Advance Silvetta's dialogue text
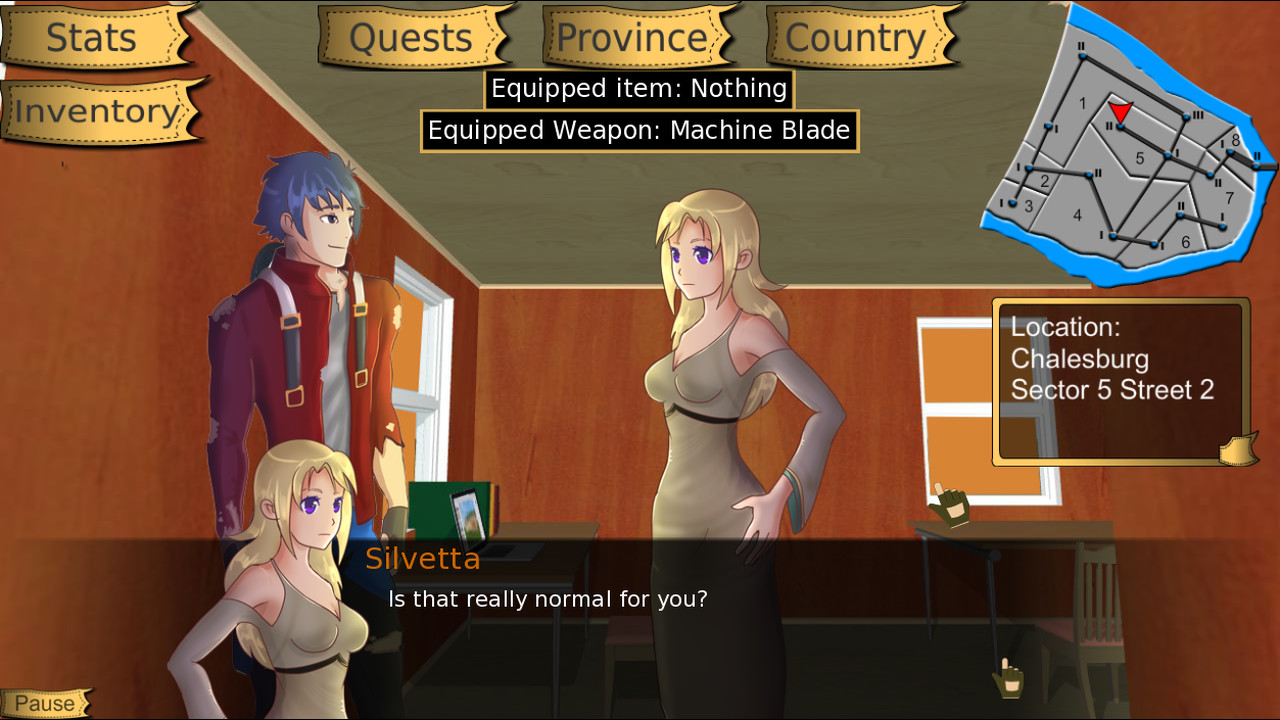Viewport: 1280px width, 720px height. coord(546,599)
